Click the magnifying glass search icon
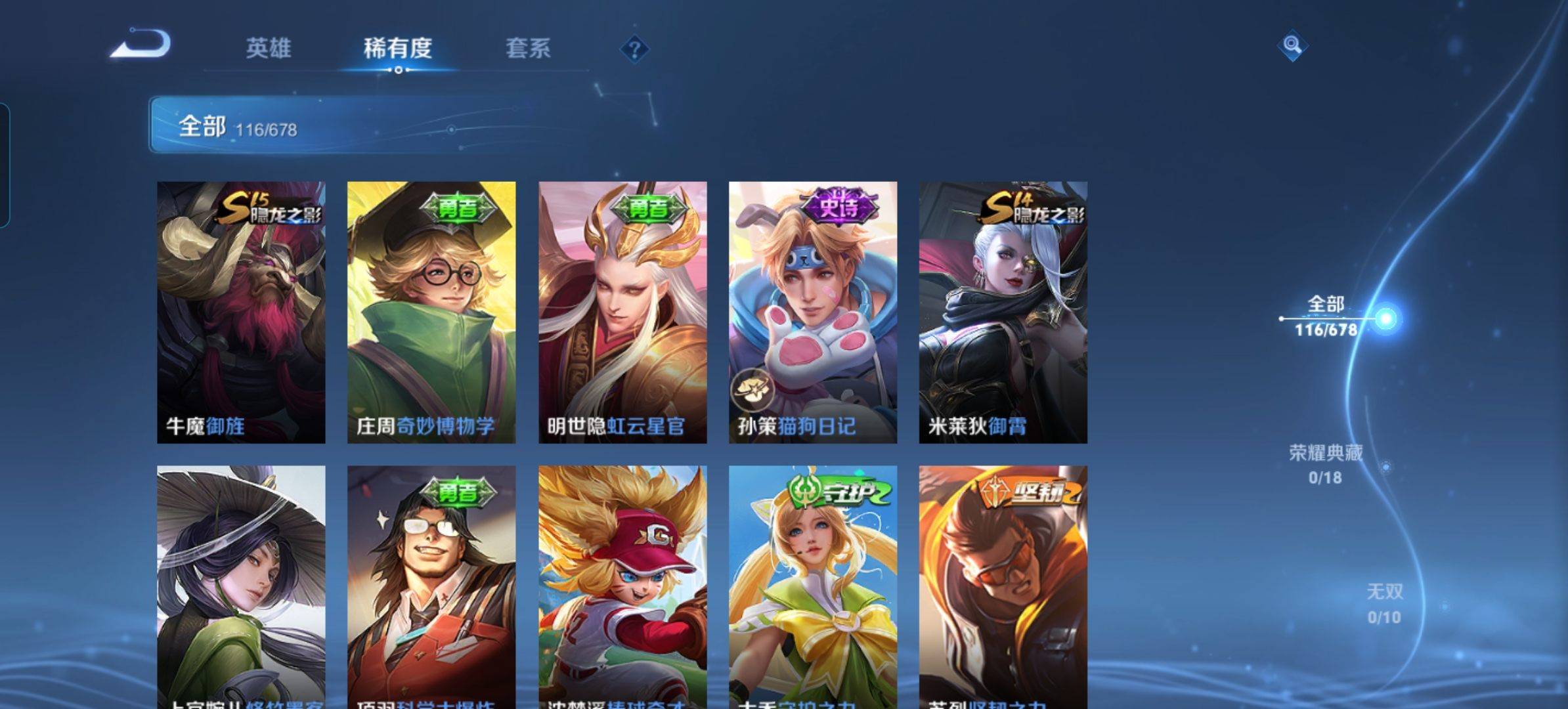 pyautogui.click(x=1292, y=45)
